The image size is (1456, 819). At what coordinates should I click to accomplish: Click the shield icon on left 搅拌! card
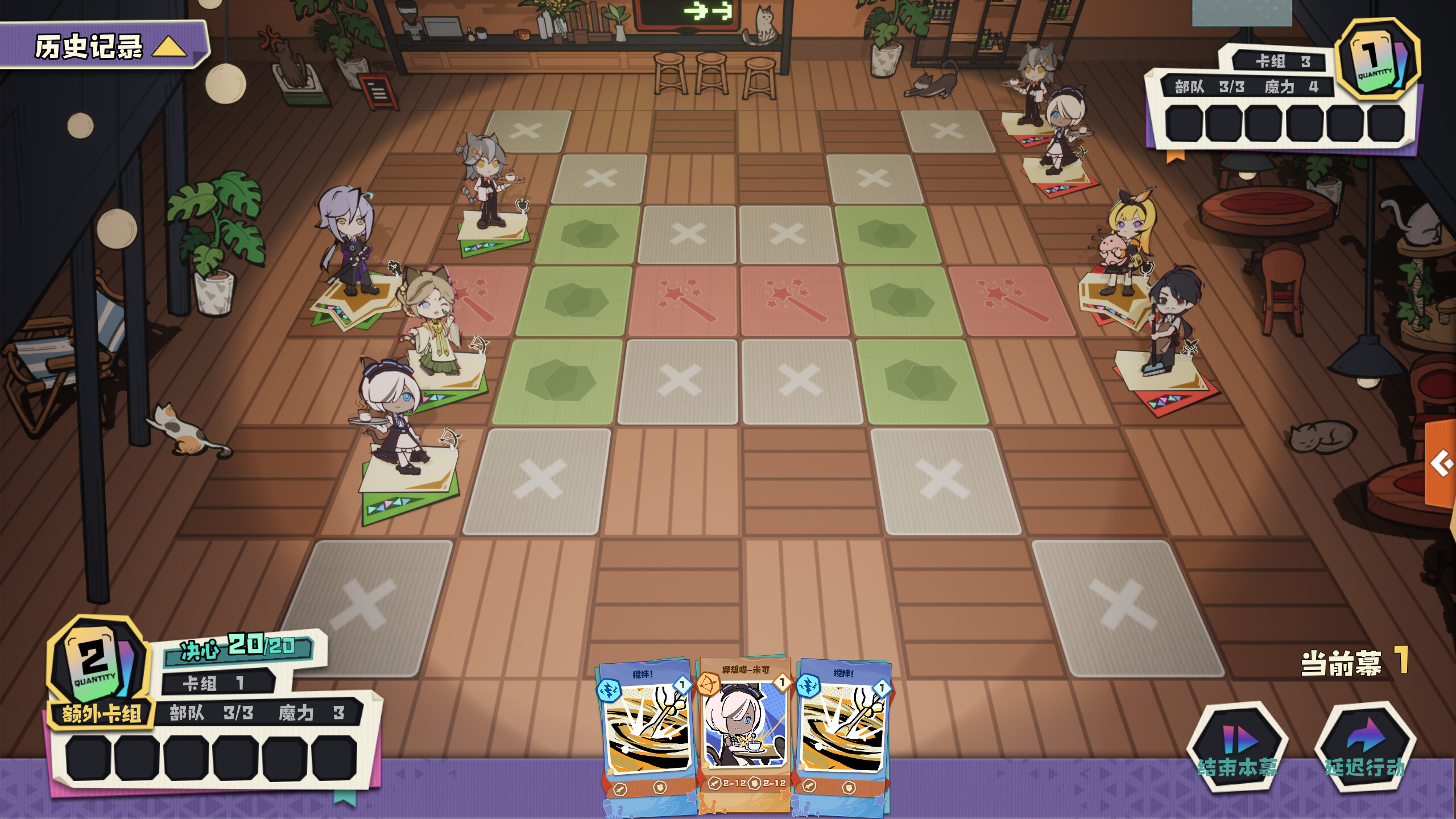(x=661, y=789)
